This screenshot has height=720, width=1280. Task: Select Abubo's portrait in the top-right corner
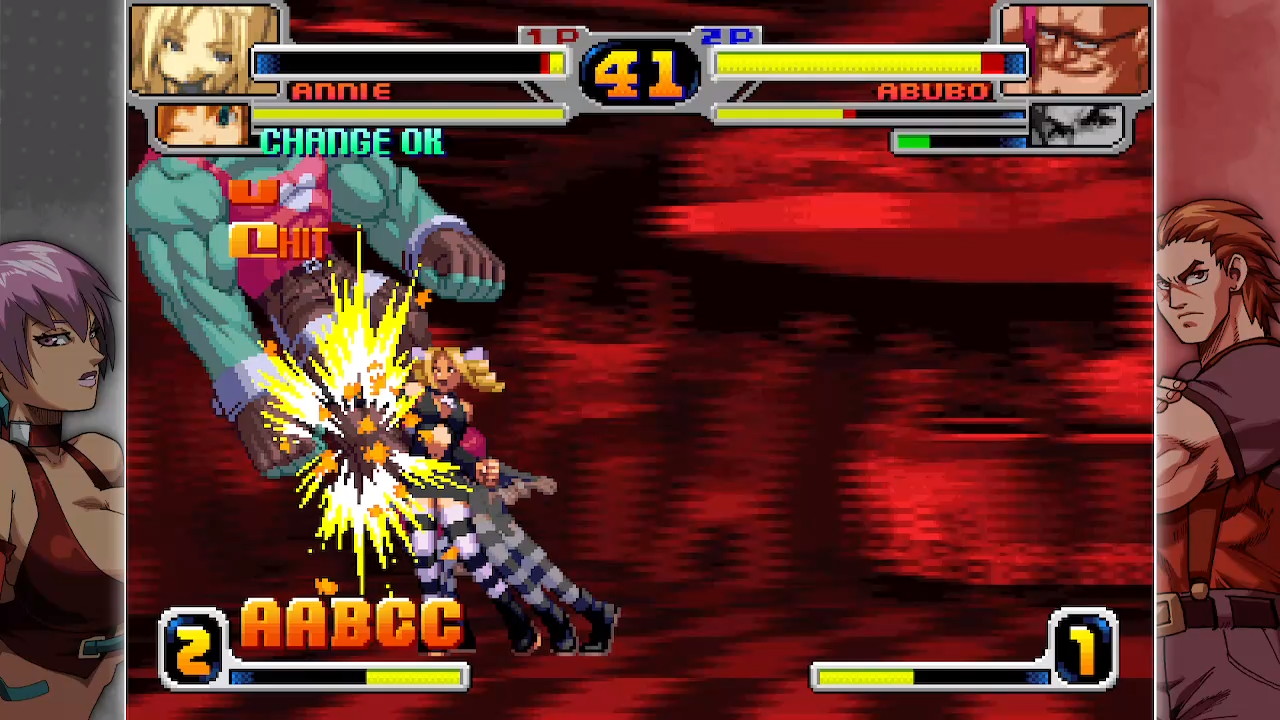[x=1075, y=50]
